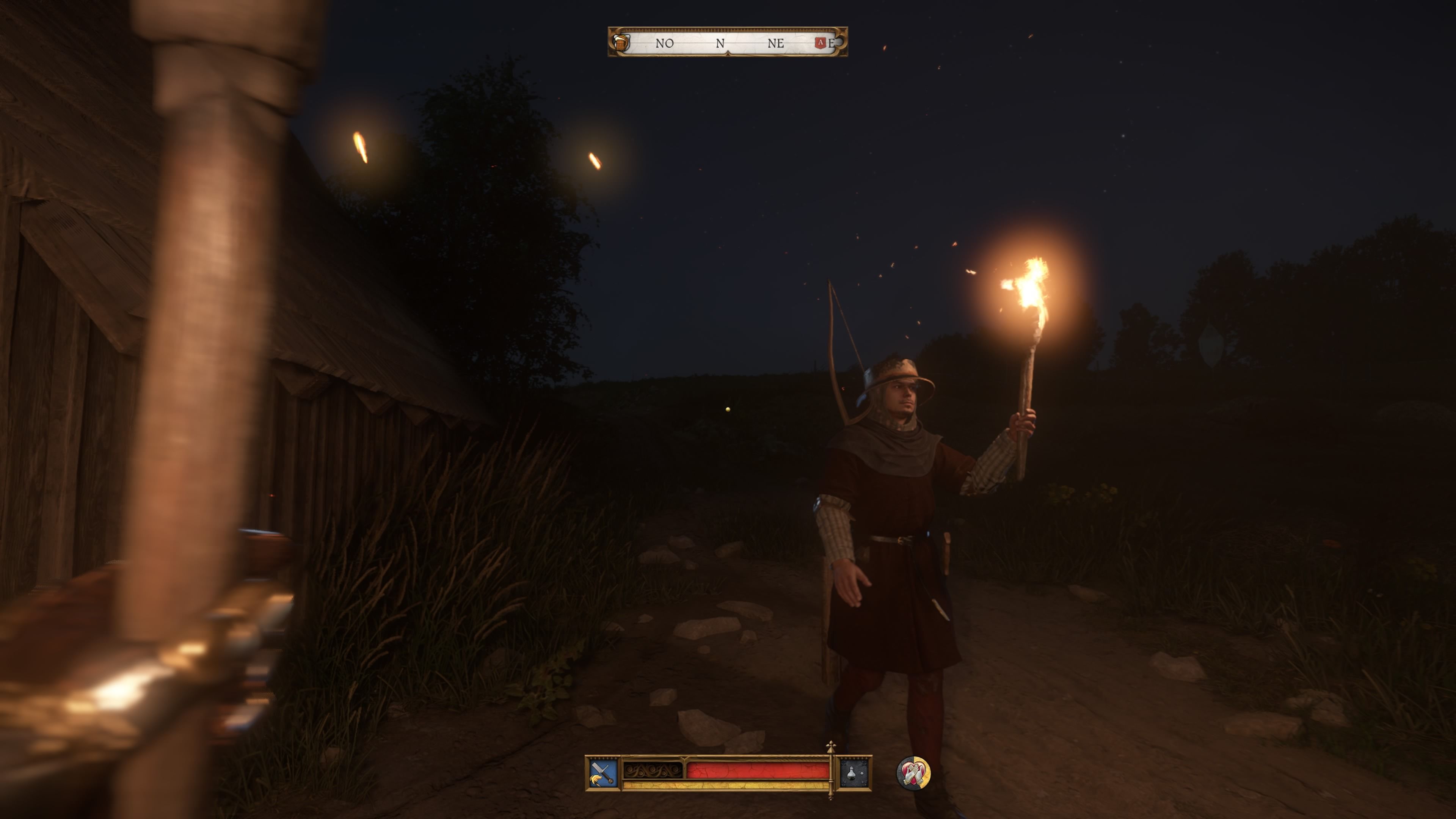Click the beer mug tavern marker on the compass
1456x819 pixels.
point(621,44)
